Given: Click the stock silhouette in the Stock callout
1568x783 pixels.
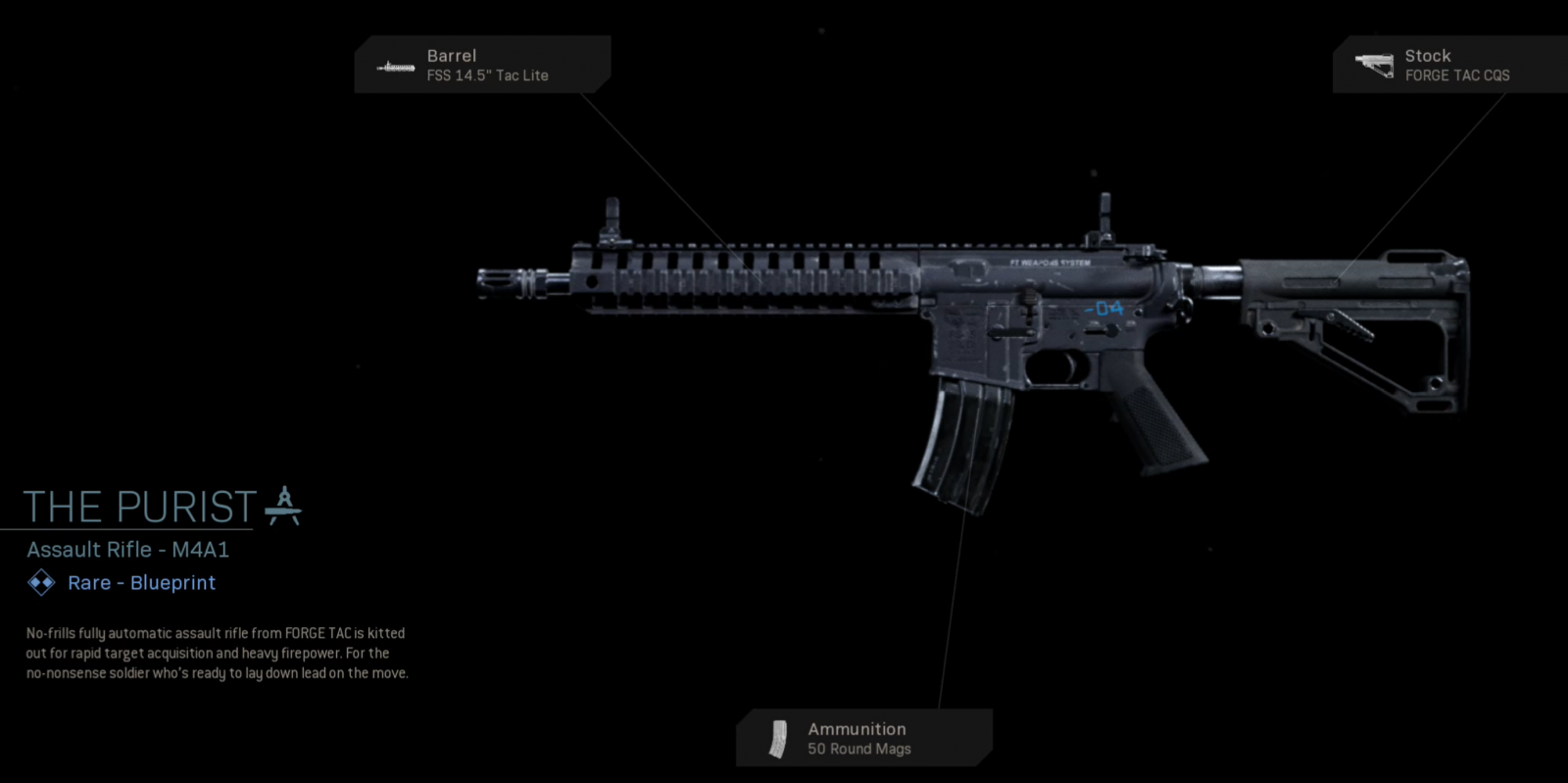Looking at the screenshot, I should [x=1376, y=64].
